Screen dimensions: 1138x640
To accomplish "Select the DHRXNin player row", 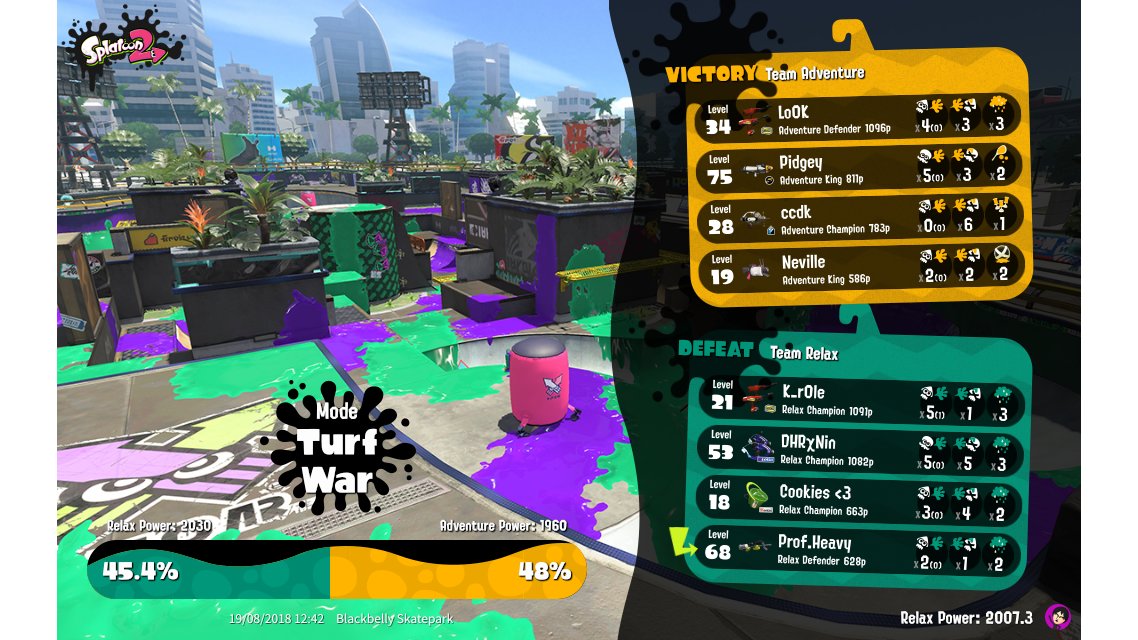I will click(x=862, y=449).
